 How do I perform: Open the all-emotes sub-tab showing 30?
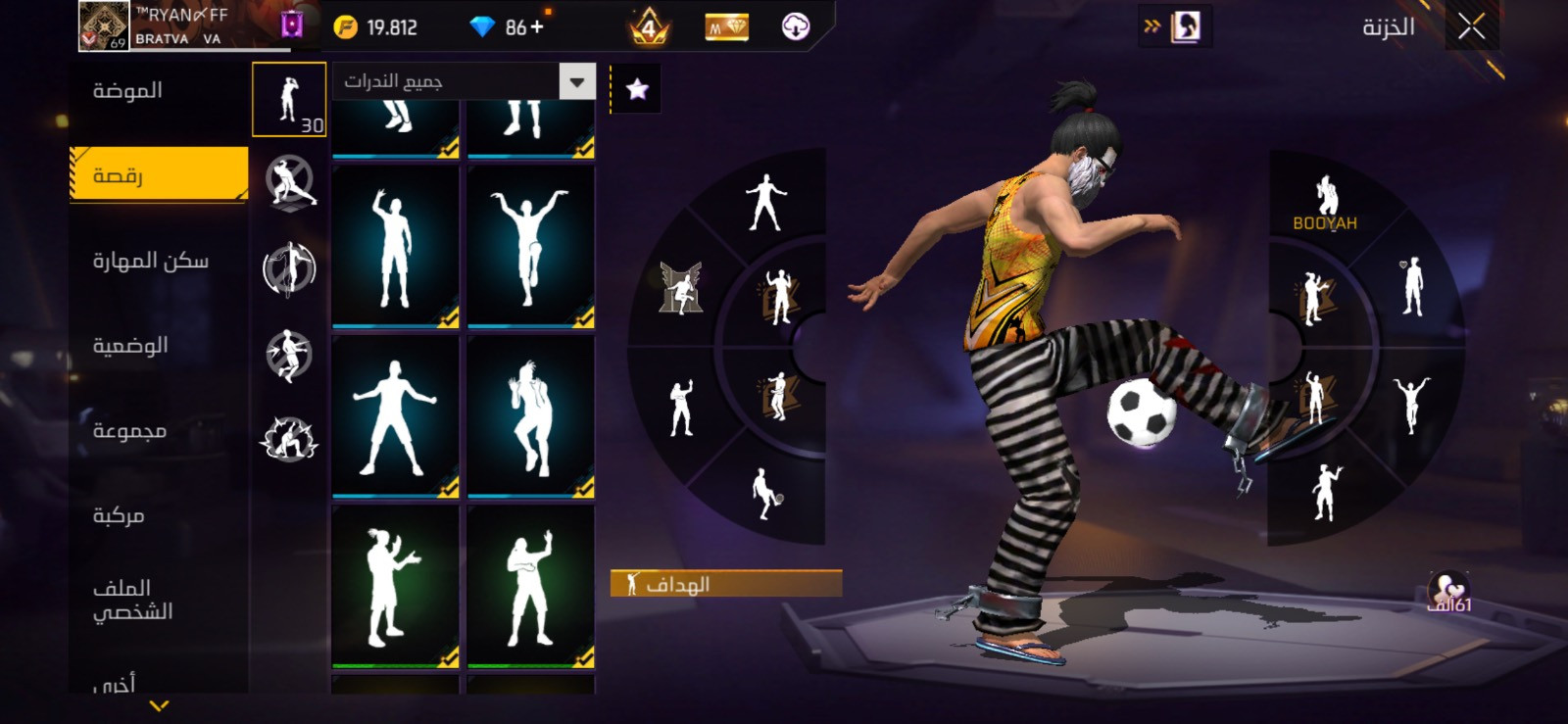[x=289, y=100]
